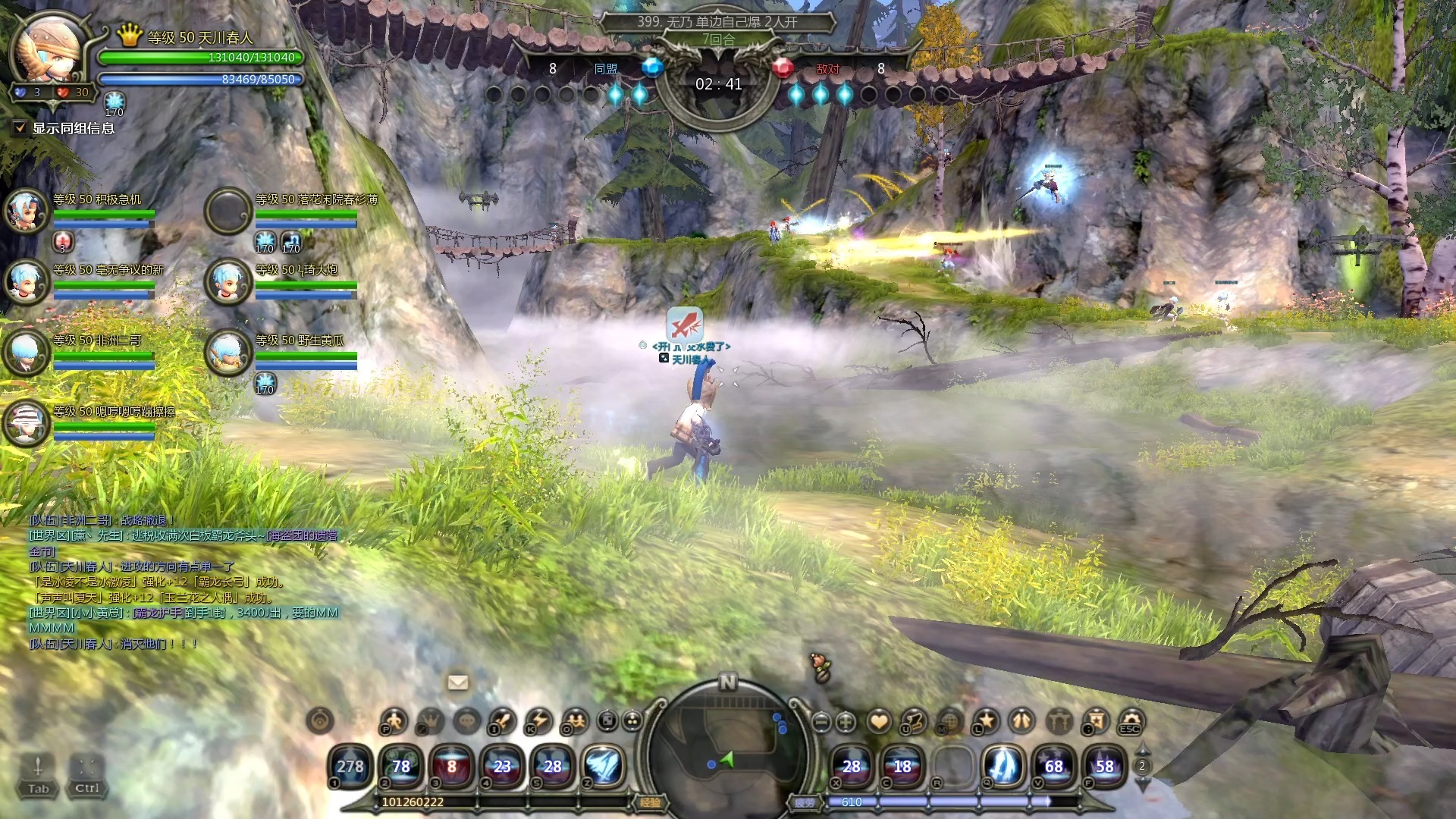Viewport: 1456px width, 819px height.
Task: Open the unread mail envelope icon
Action: pyautogui.click(x=458, y=682)
